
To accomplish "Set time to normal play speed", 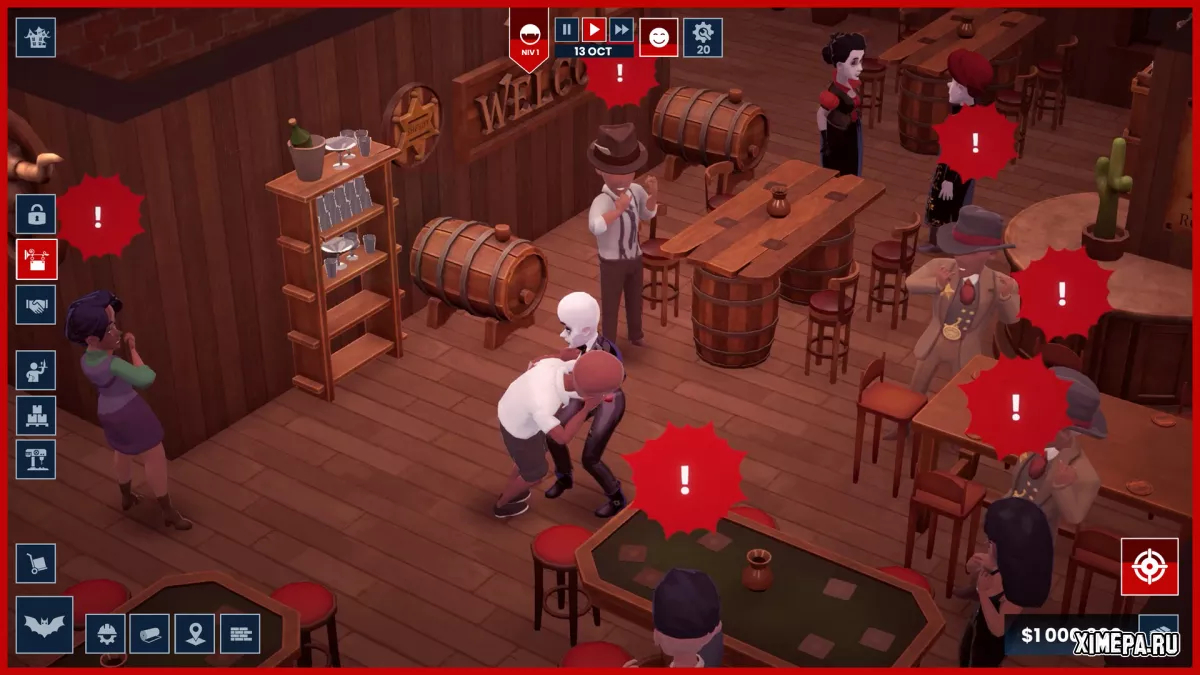I will coord(594,30).
